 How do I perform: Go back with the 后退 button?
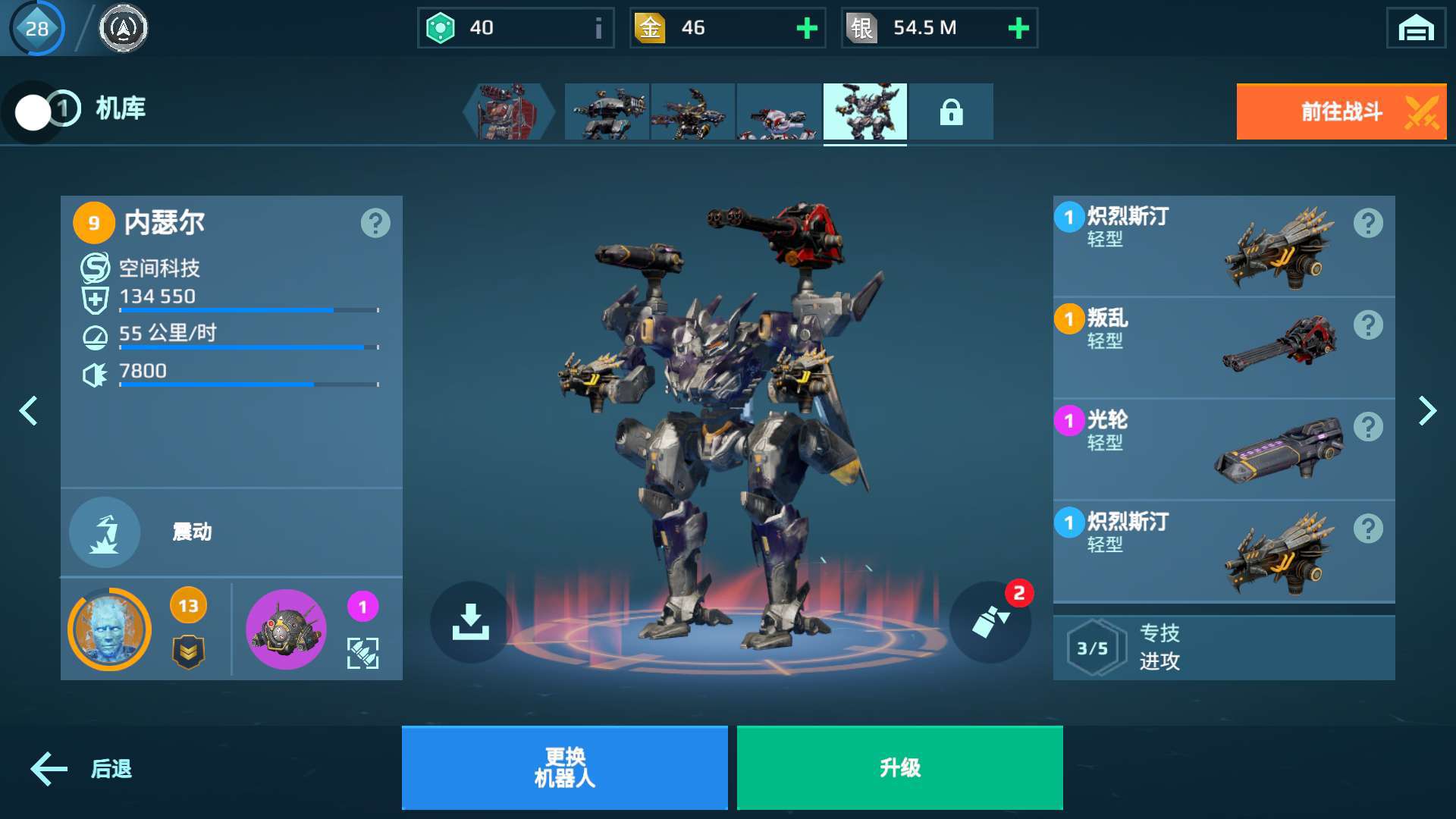pos(82,769)
